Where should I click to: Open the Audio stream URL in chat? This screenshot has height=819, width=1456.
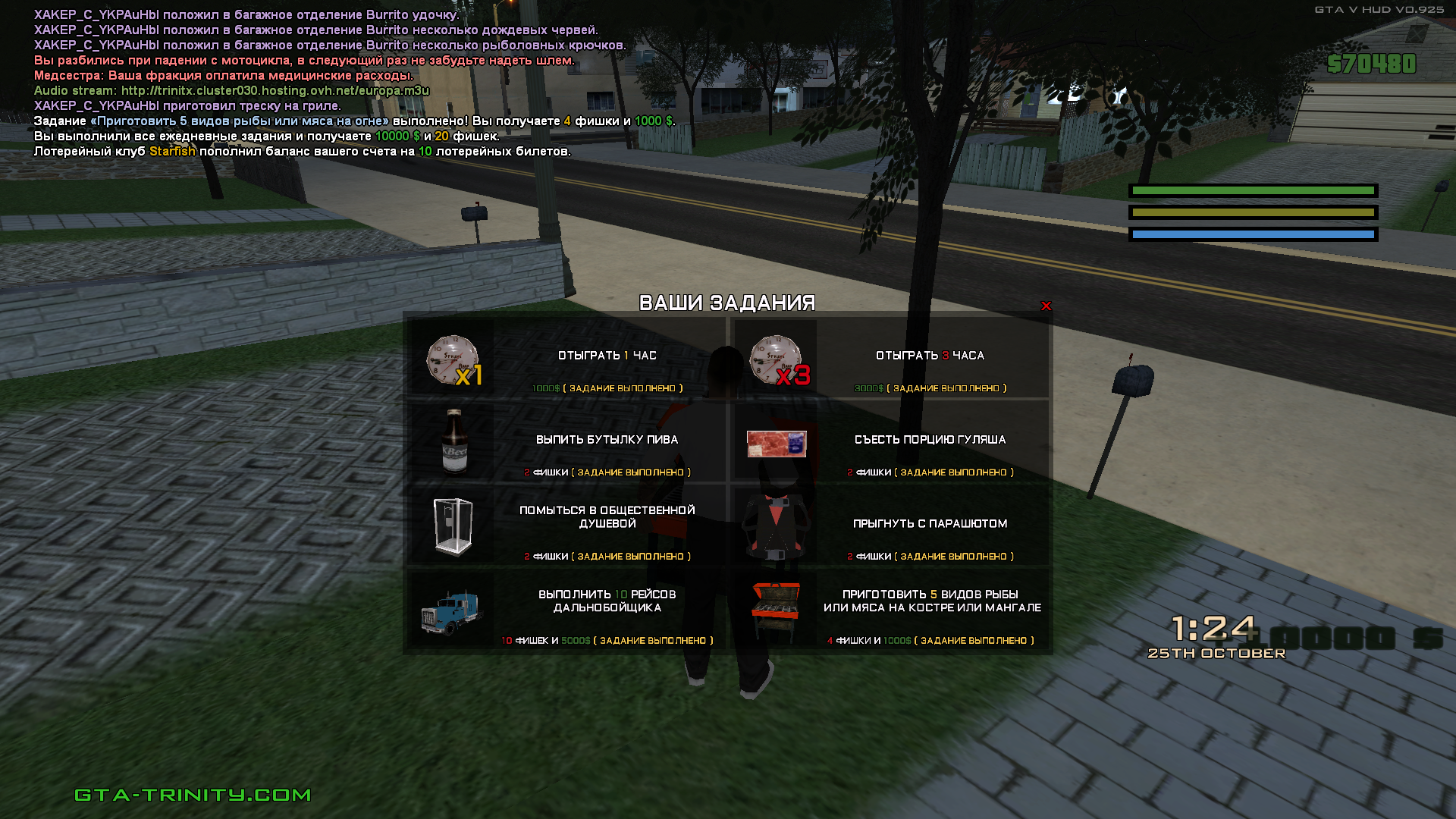click(275, 91)
